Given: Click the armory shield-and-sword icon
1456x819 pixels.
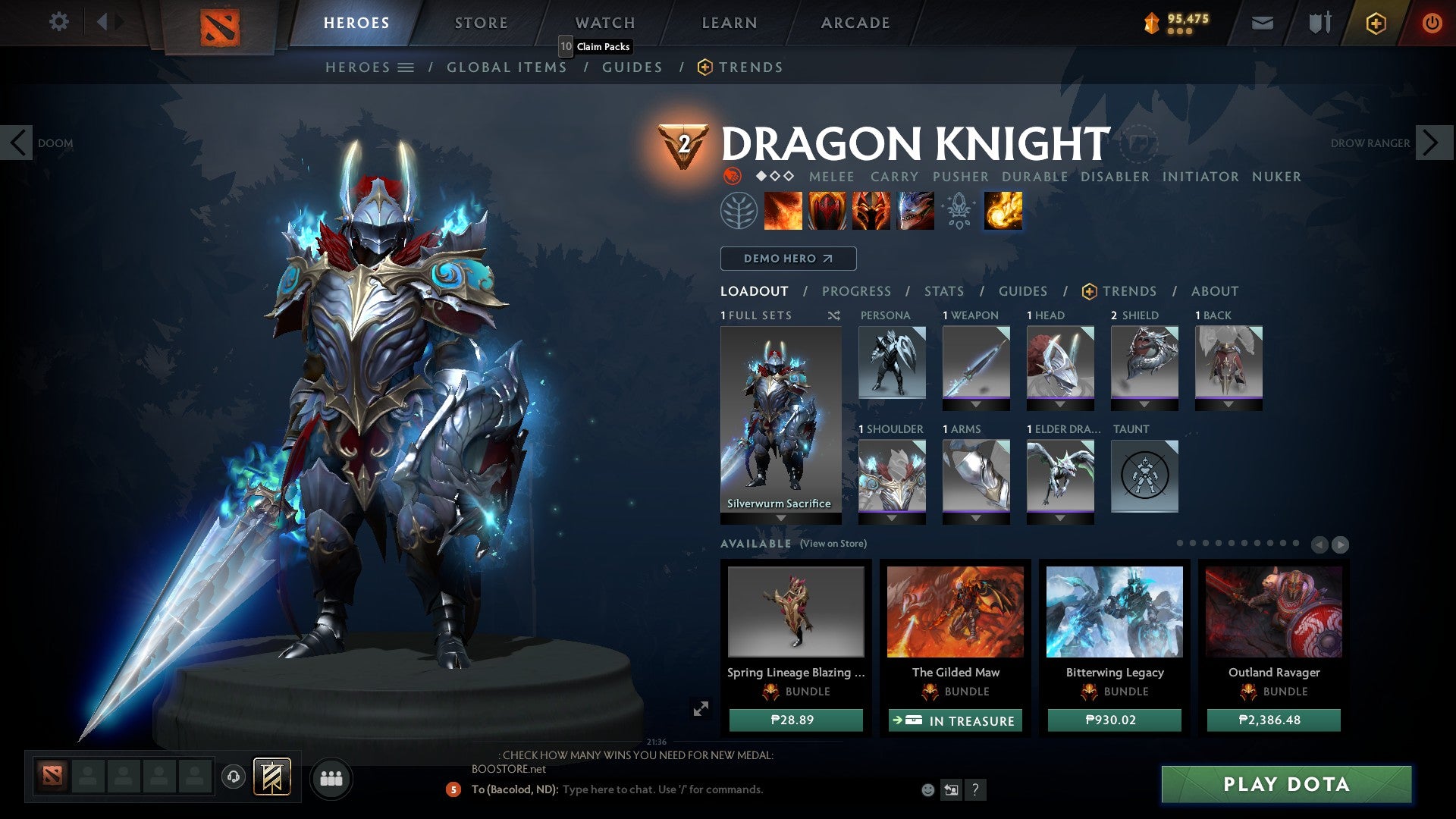Looking at the screenshot, I should pos(1318,23).
